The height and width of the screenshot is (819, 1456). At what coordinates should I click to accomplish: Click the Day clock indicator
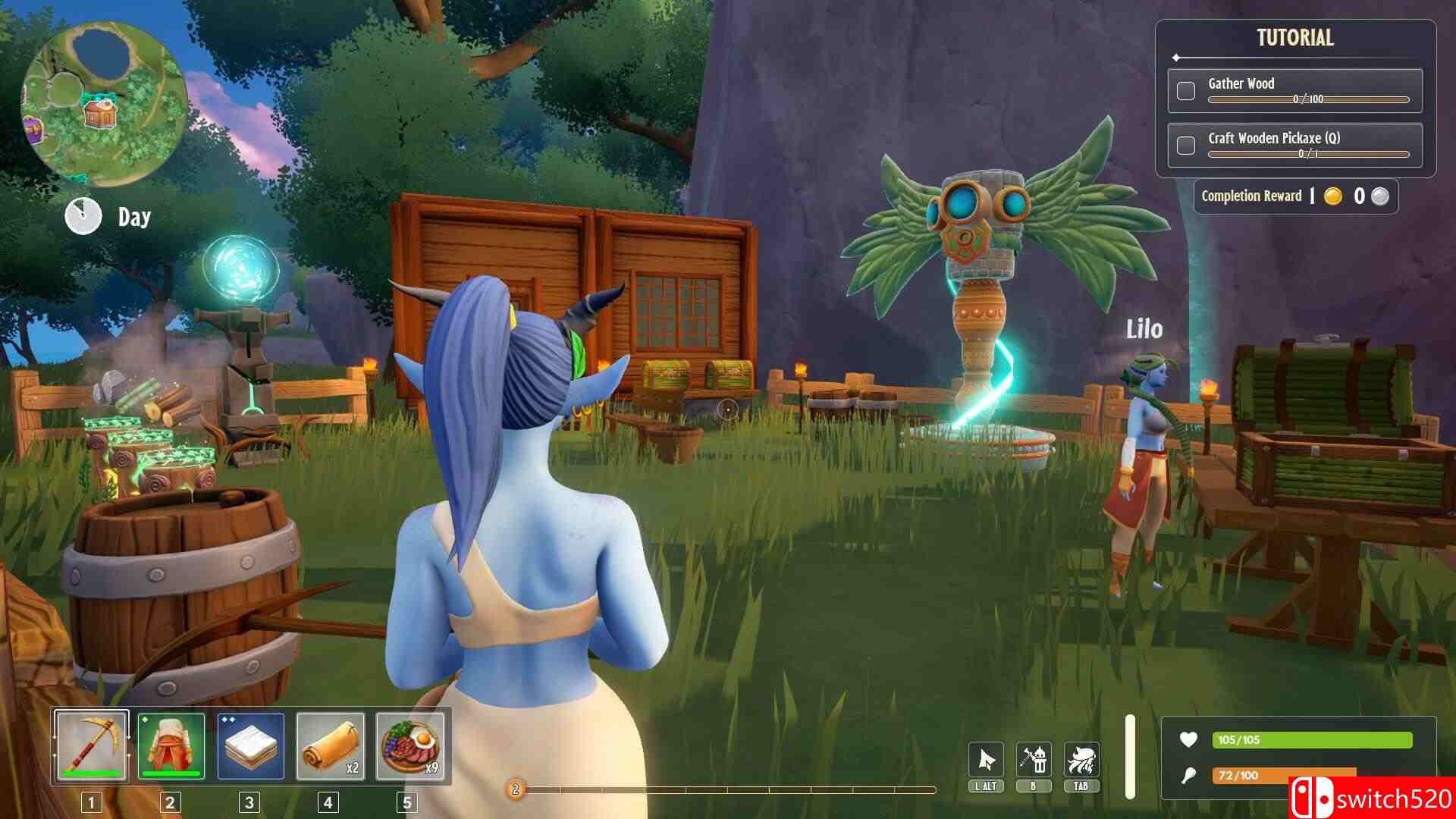point(83,215)
